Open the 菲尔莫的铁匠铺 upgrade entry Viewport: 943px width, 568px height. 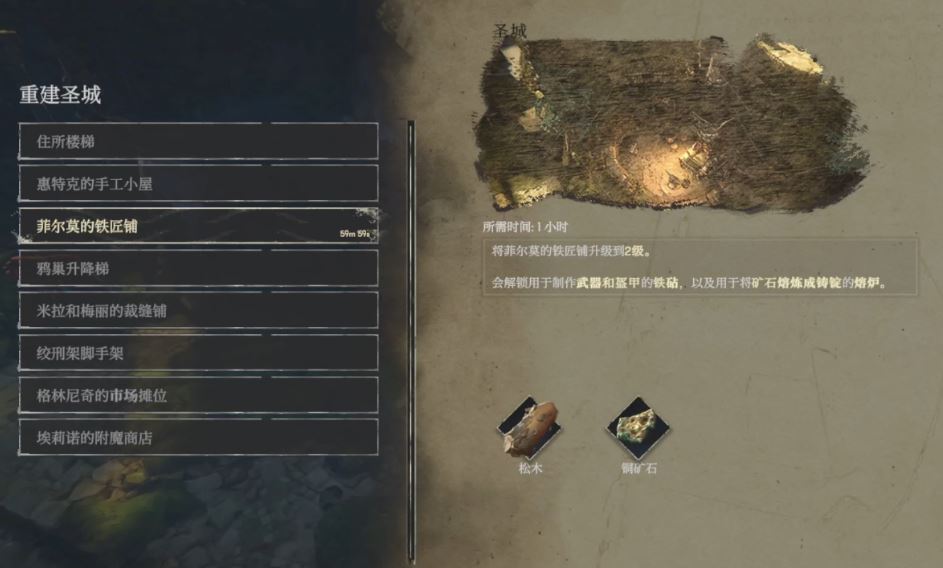point(198,226)
